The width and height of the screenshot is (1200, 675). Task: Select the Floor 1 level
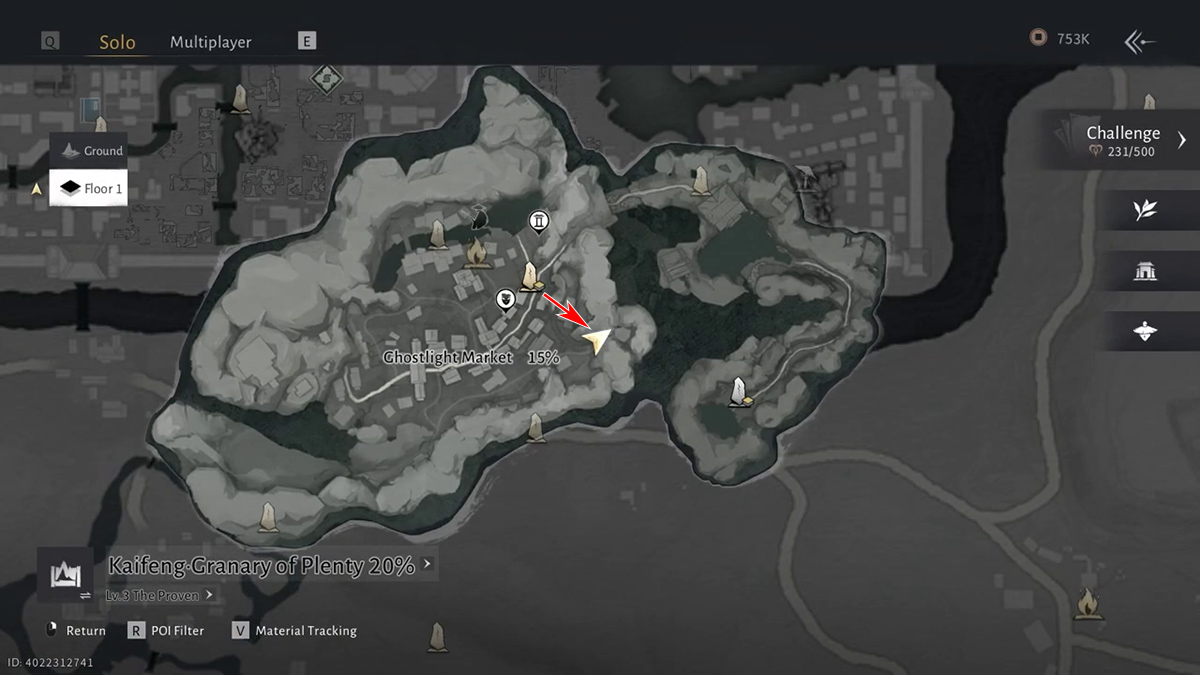[x=90, y=188]
